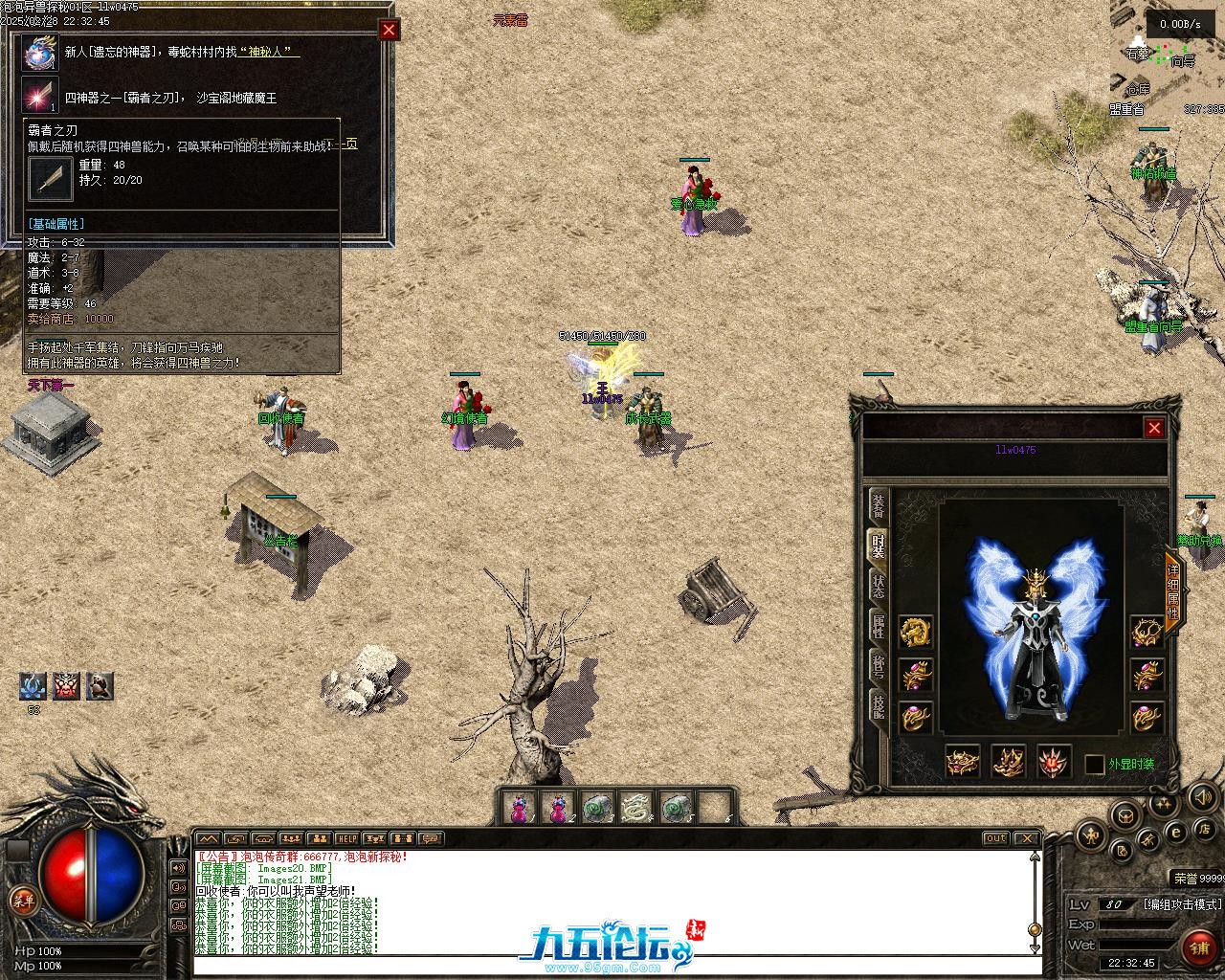1225x980 pixels.
Task: Use the first pink gourd potion slot
Action: [519, 809]
